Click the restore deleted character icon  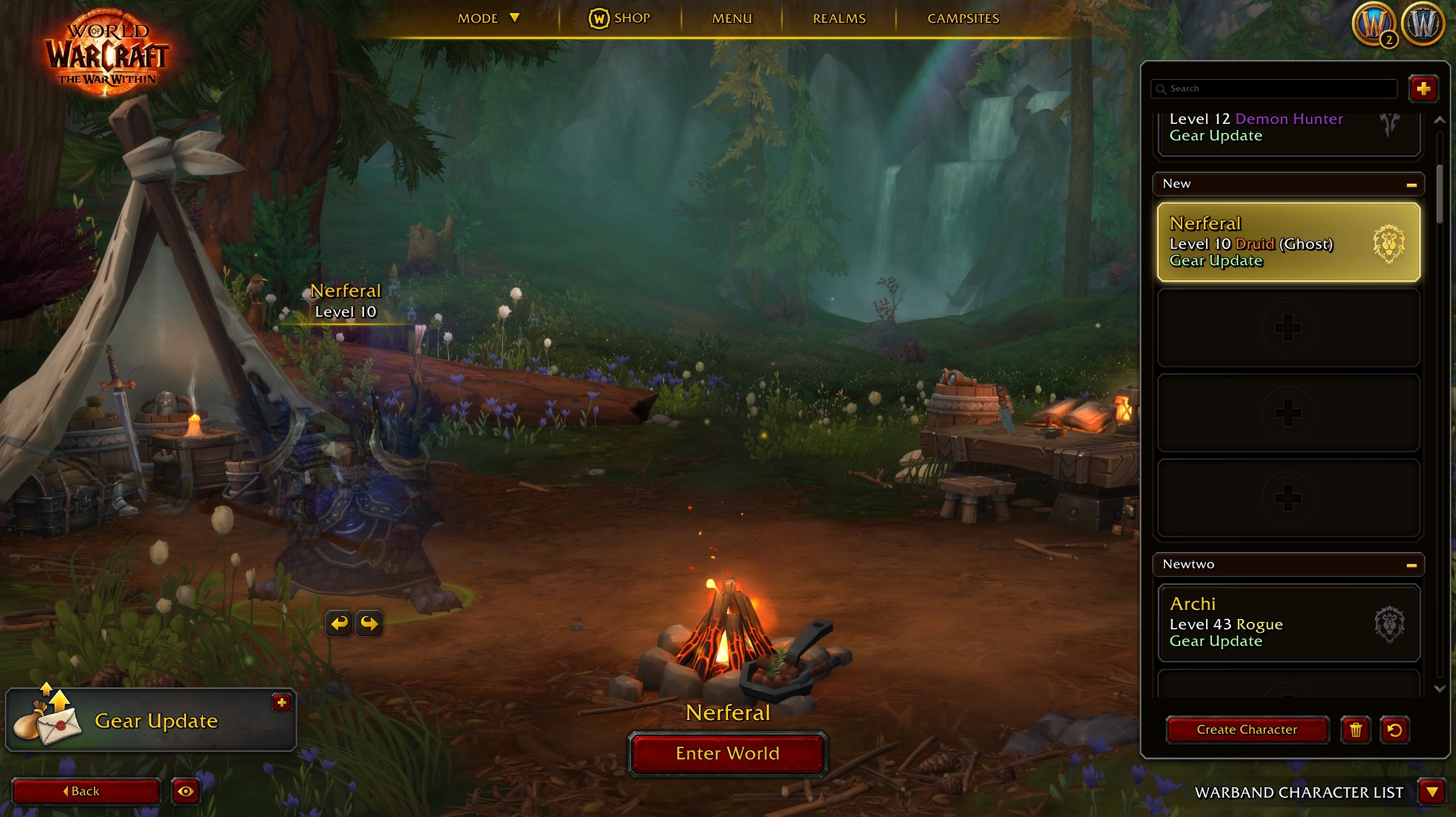[1395, 730]
